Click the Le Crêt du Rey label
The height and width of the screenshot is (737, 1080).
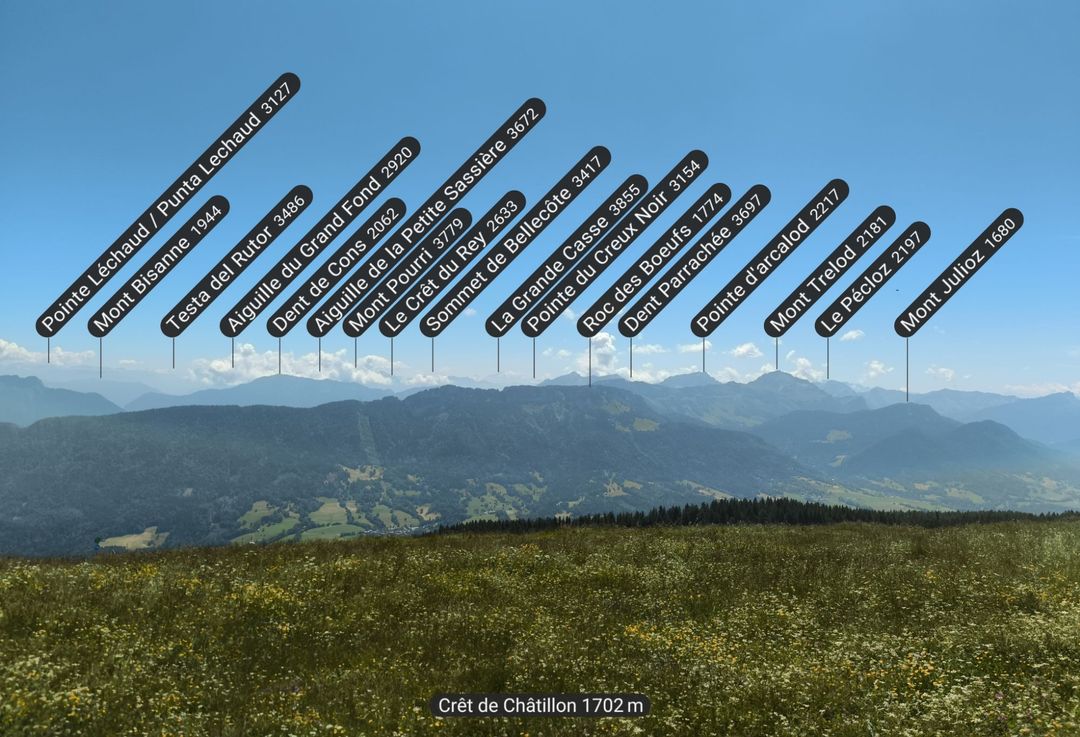click(452, 264)
